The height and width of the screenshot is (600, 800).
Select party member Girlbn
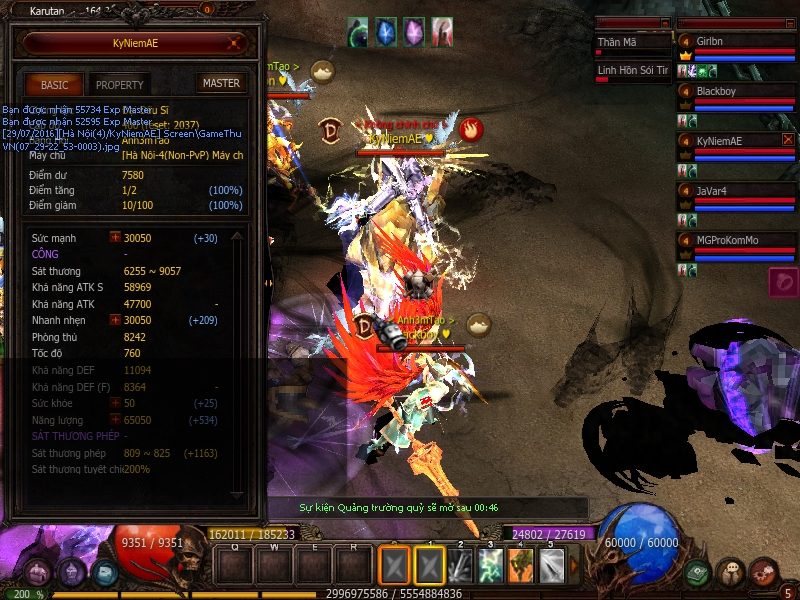pyautogui.click(x=735, y=42)
